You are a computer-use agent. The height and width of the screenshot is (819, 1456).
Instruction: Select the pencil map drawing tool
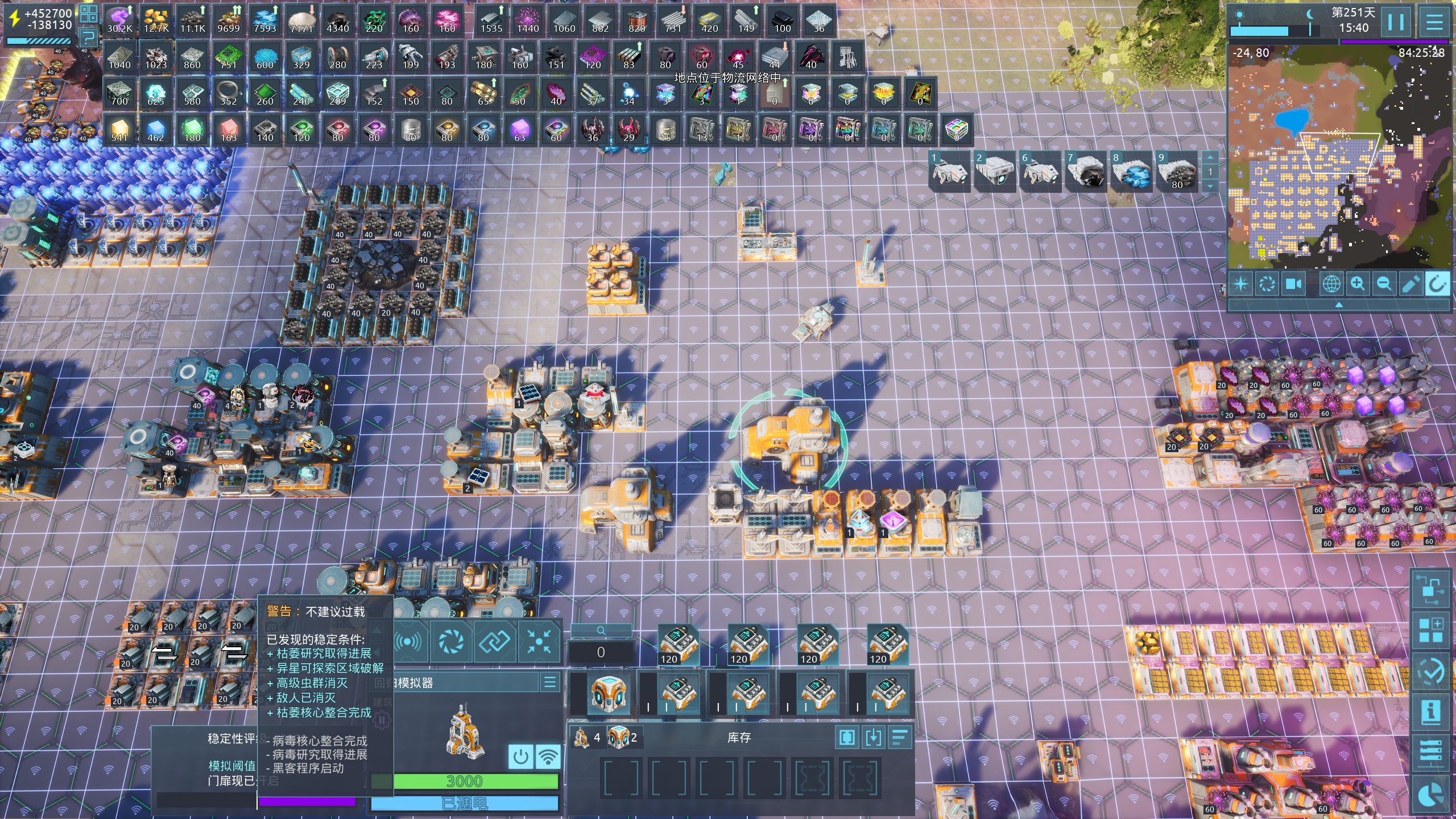[x=1410, y=283]
